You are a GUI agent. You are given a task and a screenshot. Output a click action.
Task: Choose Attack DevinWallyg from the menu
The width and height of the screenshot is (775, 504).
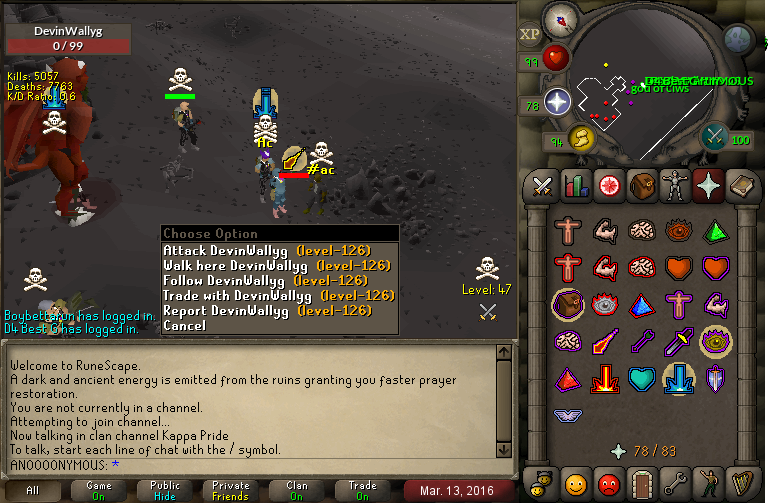point(266,250)
